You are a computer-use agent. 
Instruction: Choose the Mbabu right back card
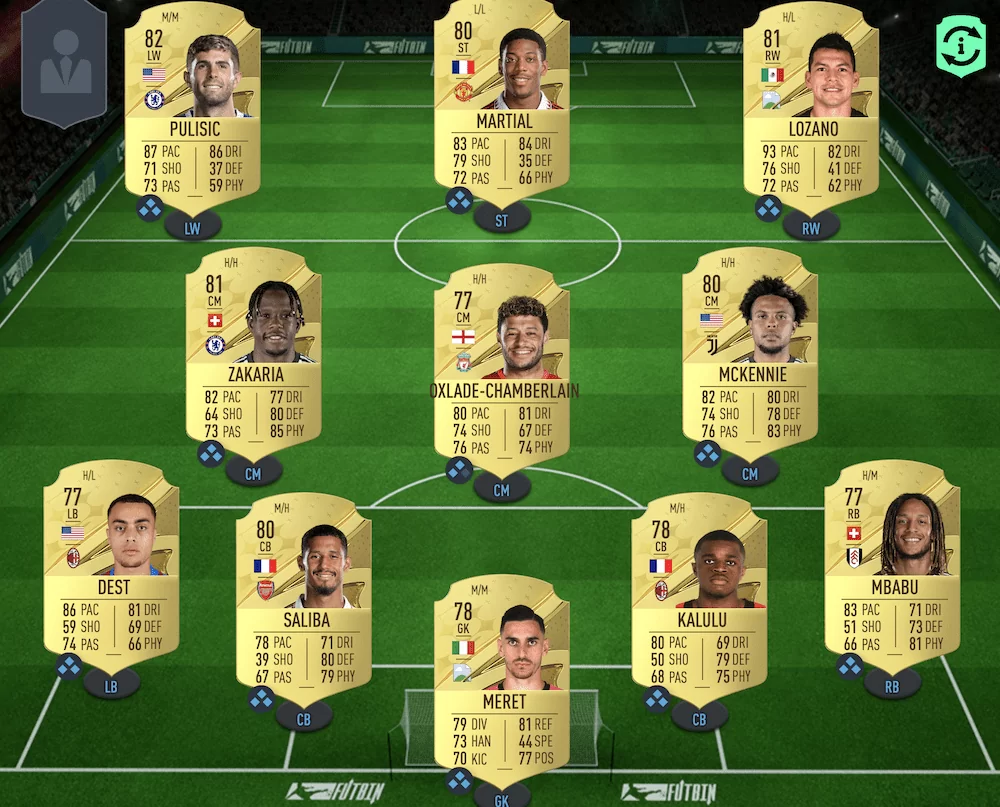891,558
